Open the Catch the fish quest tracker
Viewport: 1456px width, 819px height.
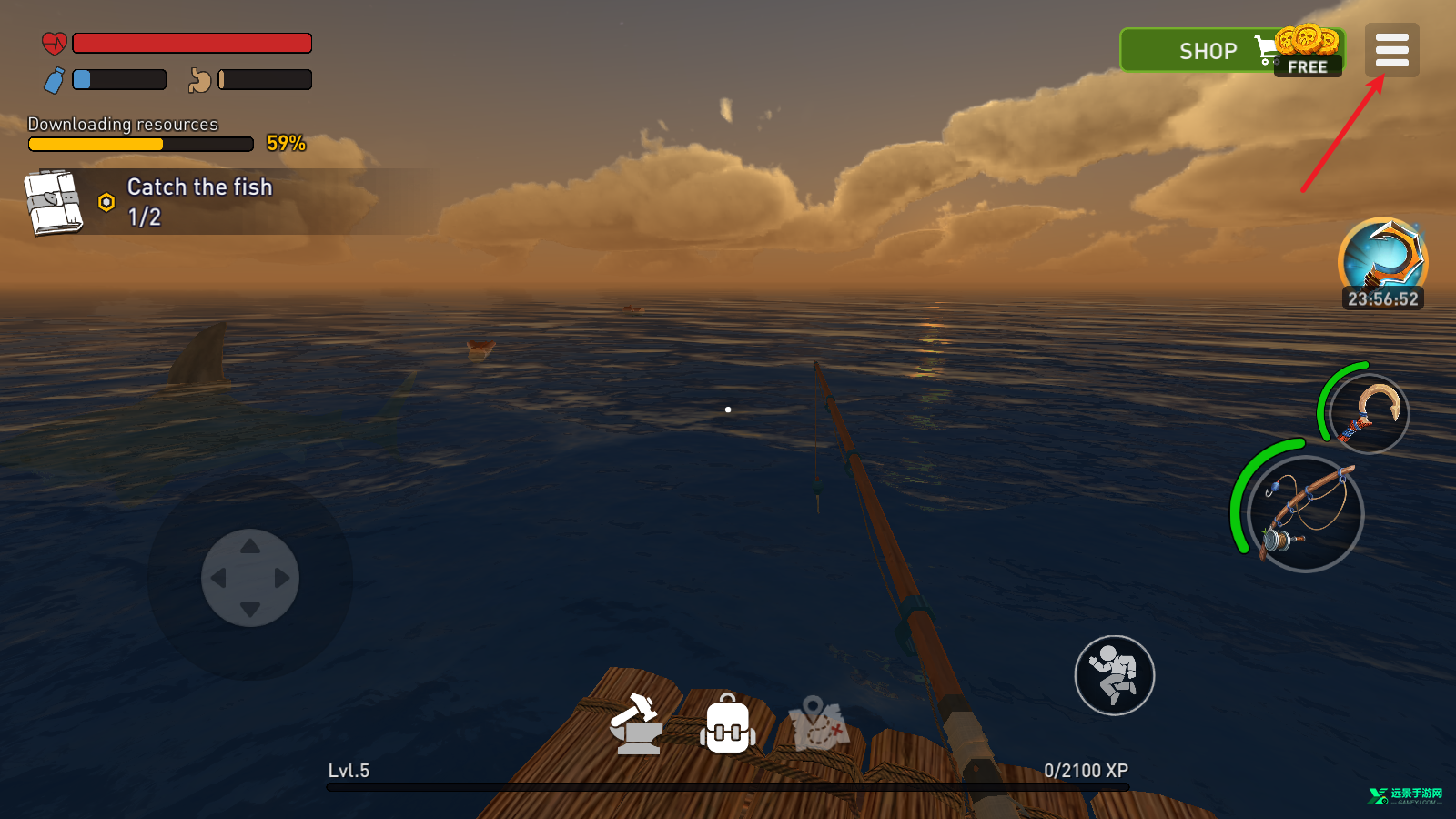click(200, 201)
